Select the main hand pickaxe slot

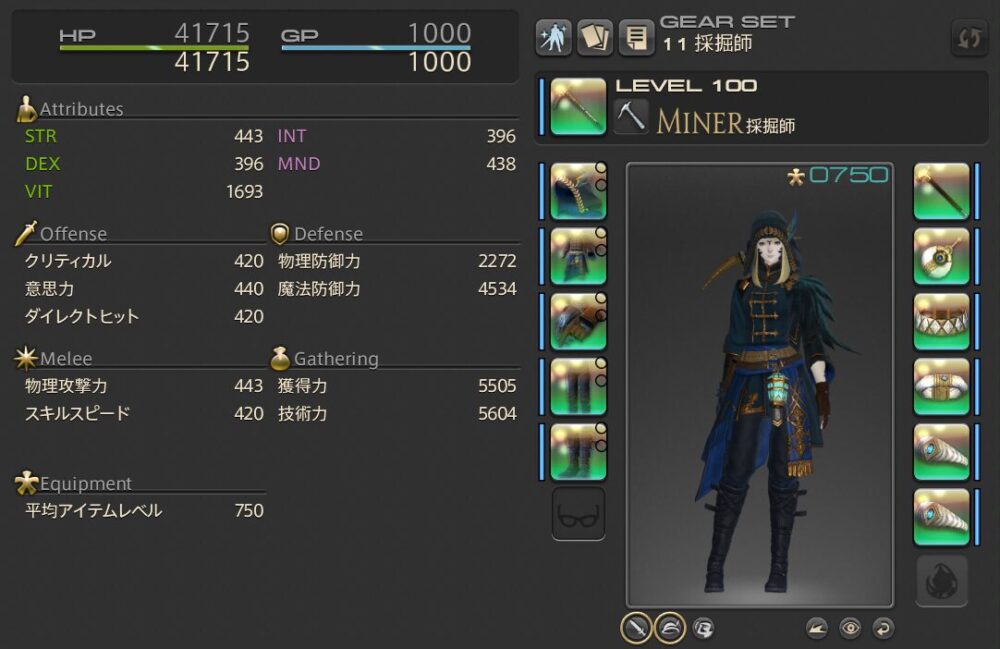coord(578,106)
